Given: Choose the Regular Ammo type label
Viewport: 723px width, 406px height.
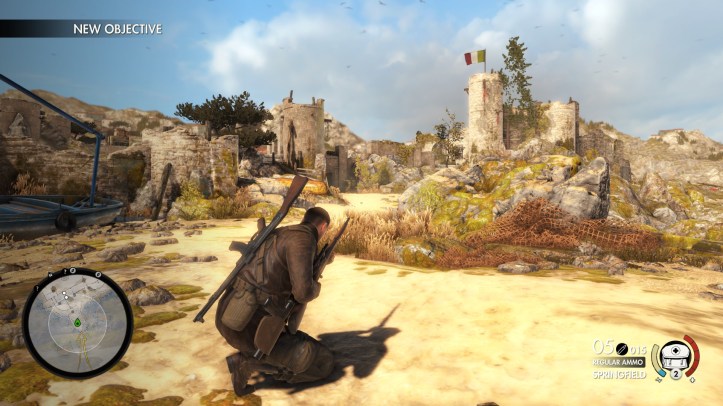Looking at the screenshot, I should (619, 361).
